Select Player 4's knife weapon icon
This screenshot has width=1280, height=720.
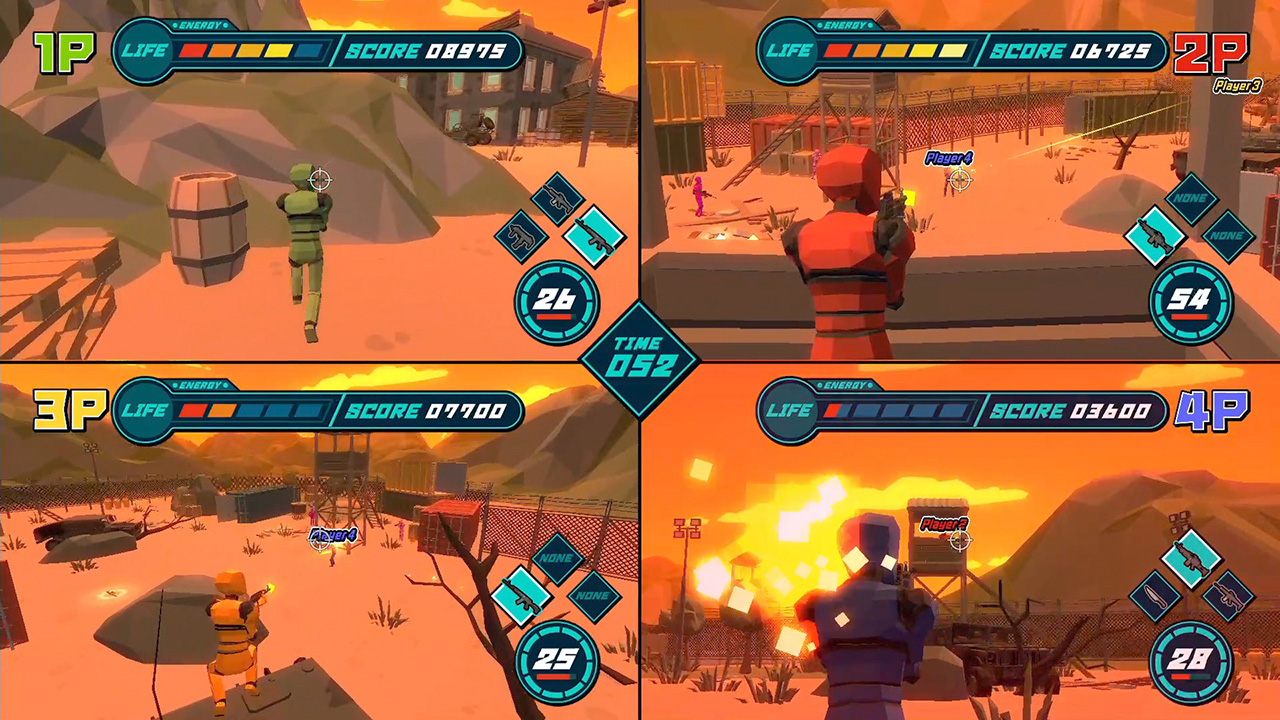coord(1155,596)
